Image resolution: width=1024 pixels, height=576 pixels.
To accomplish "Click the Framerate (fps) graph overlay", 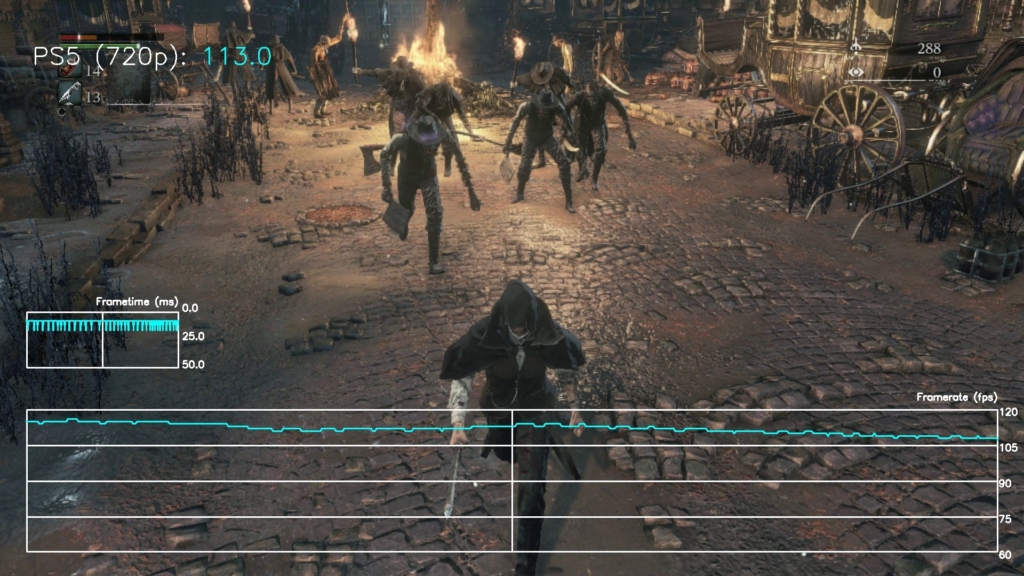I will (x=511, y=481).
